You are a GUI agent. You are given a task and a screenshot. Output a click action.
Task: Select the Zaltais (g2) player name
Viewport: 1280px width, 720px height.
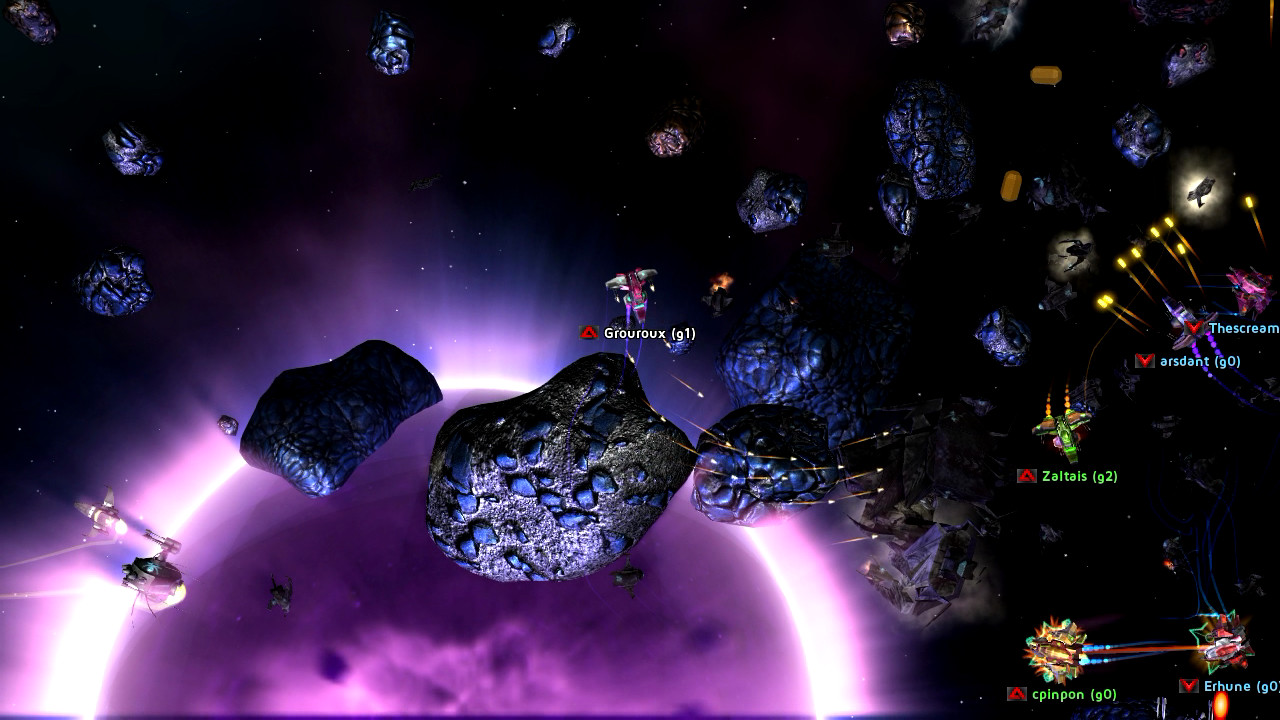coord(1081,476)
